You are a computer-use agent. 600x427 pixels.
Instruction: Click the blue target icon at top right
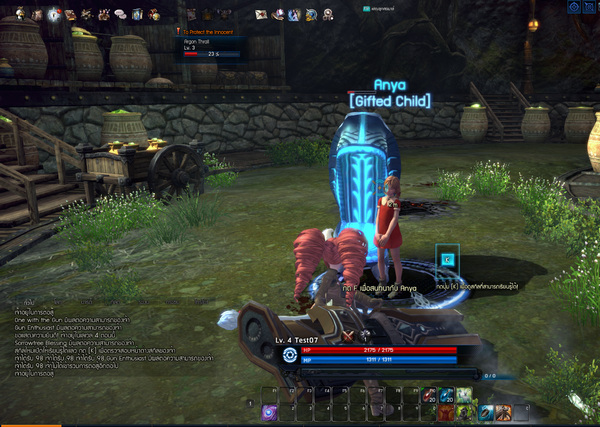pyautogui.click(x=573, y=7)
